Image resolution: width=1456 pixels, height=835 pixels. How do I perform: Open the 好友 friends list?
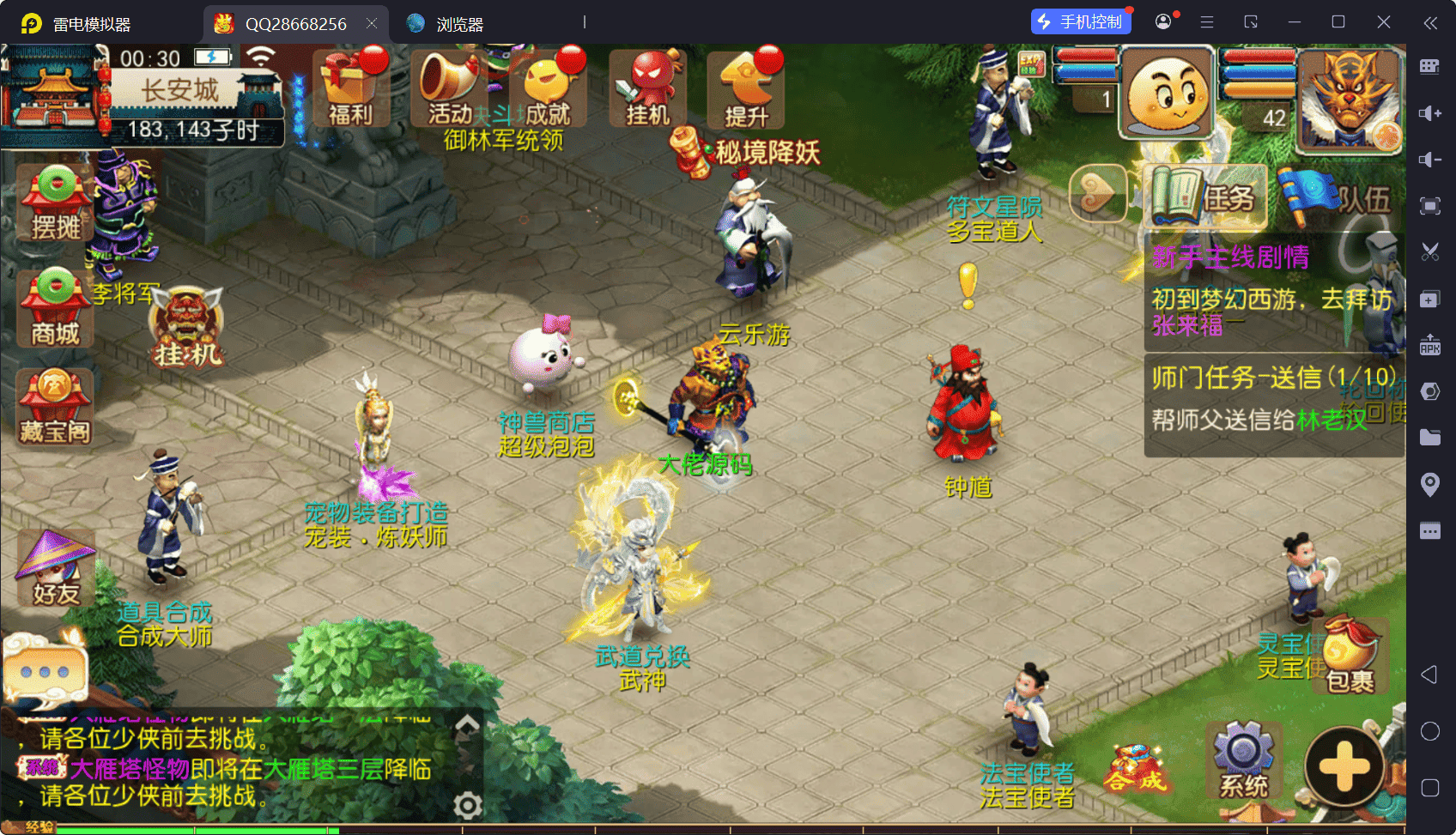tap(55, 568)
